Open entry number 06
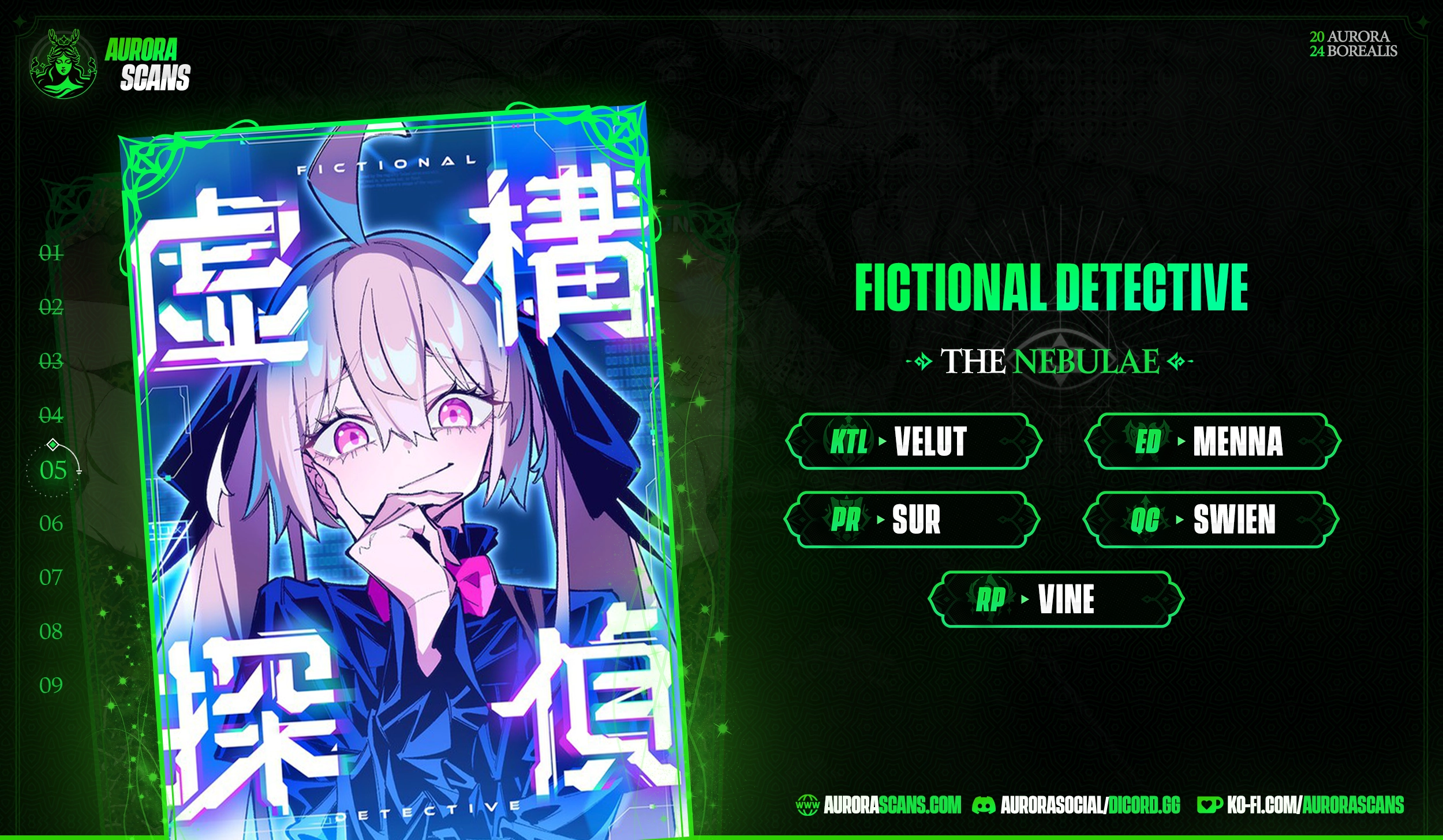This screenshot has width=1443, height=840. [51, 524]
